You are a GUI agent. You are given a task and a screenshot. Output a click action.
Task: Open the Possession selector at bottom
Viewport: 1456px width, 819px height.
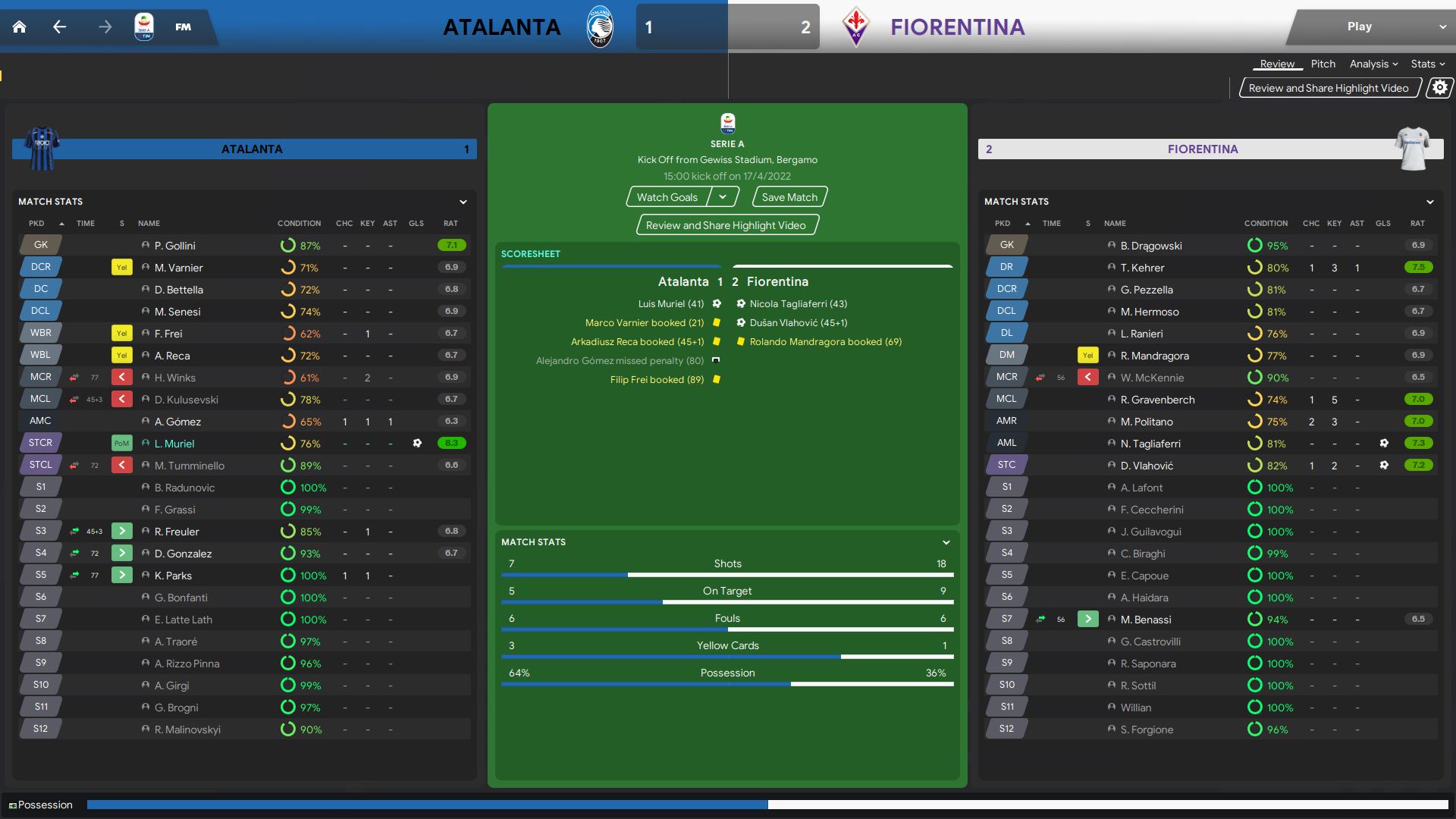coord(42,805)
